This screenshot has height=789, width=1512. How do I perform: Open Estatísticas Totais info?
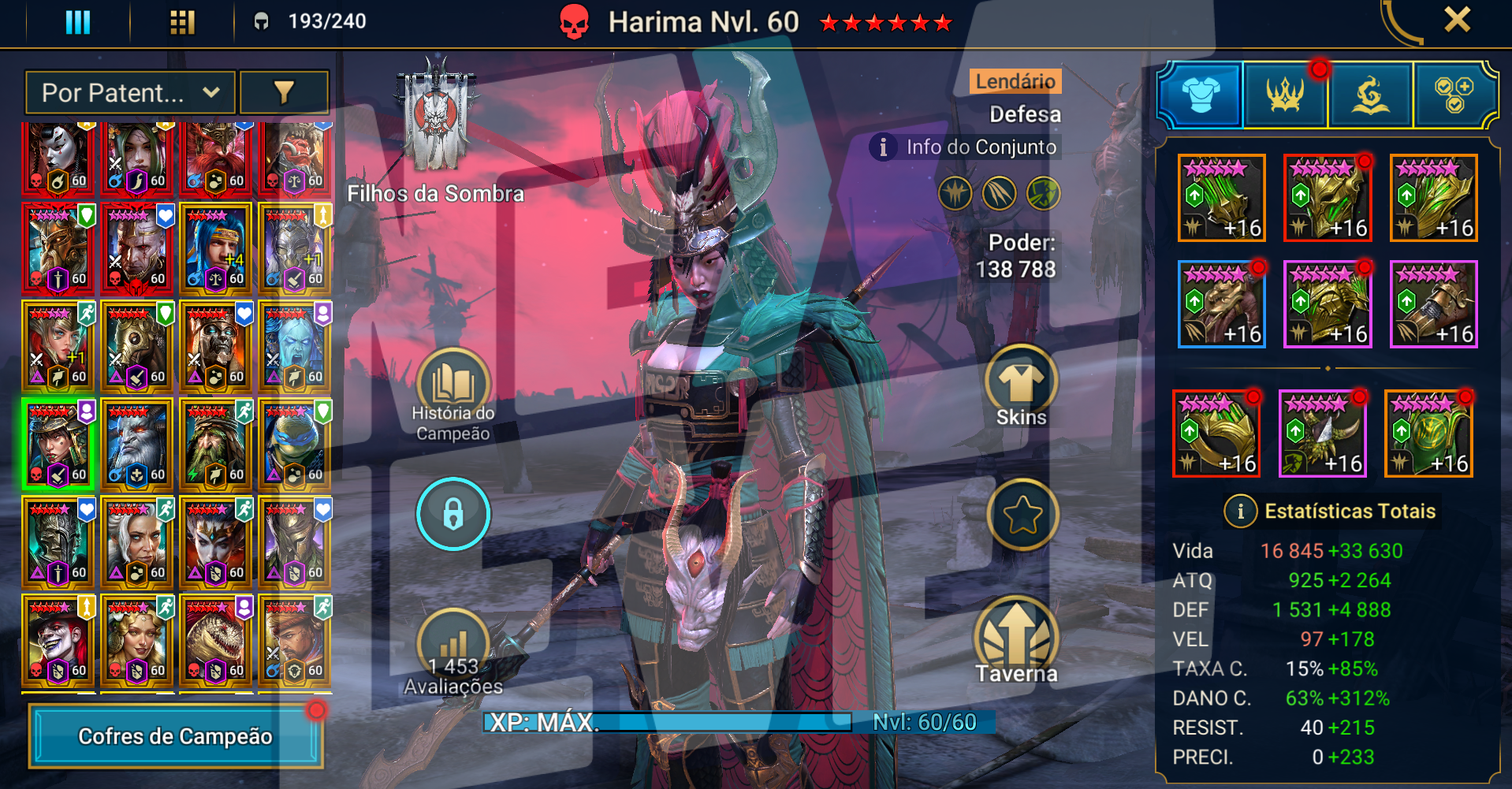[x=1240, y=512]
